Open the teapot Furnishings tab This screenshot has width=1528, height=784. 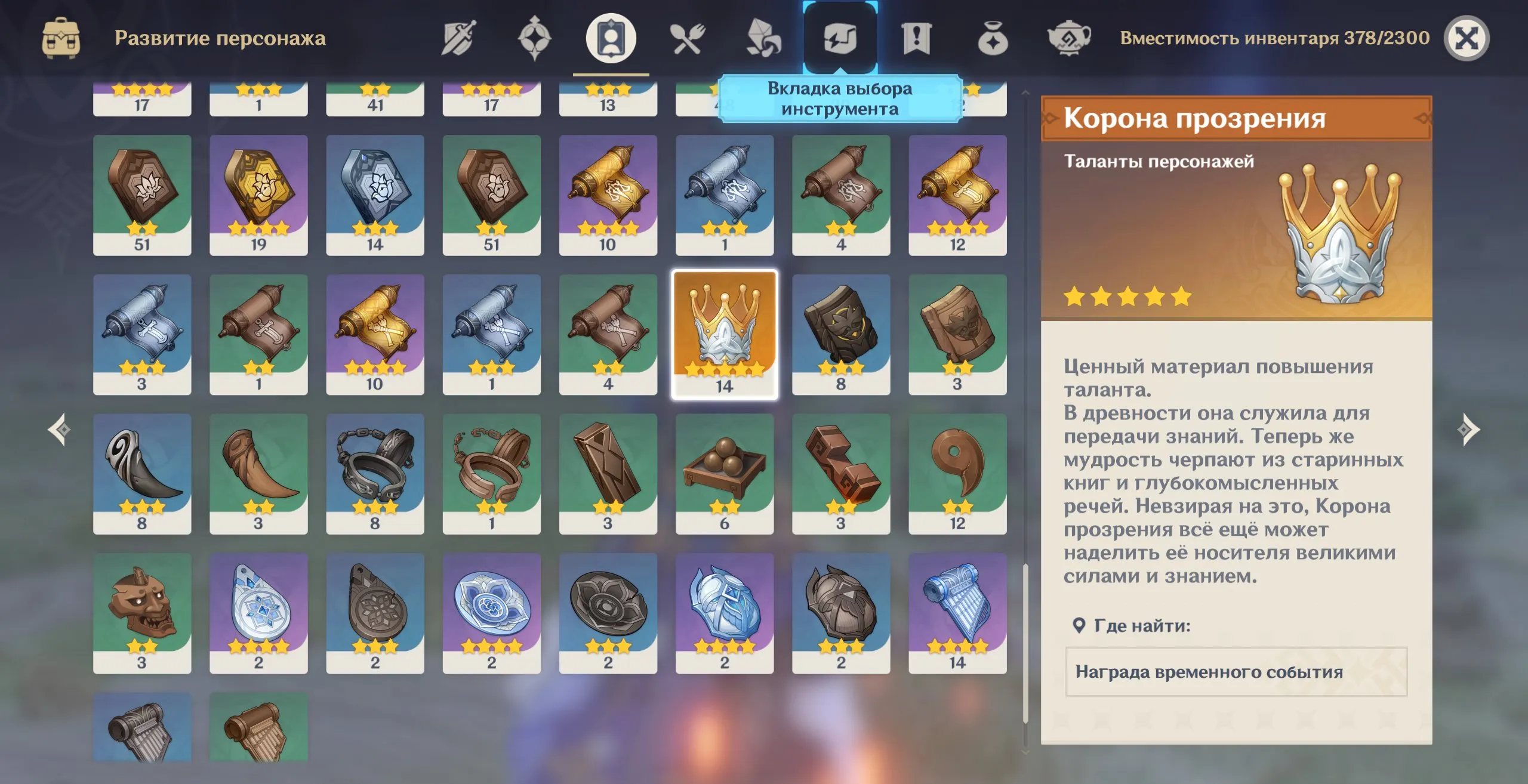coord(1068,39)
